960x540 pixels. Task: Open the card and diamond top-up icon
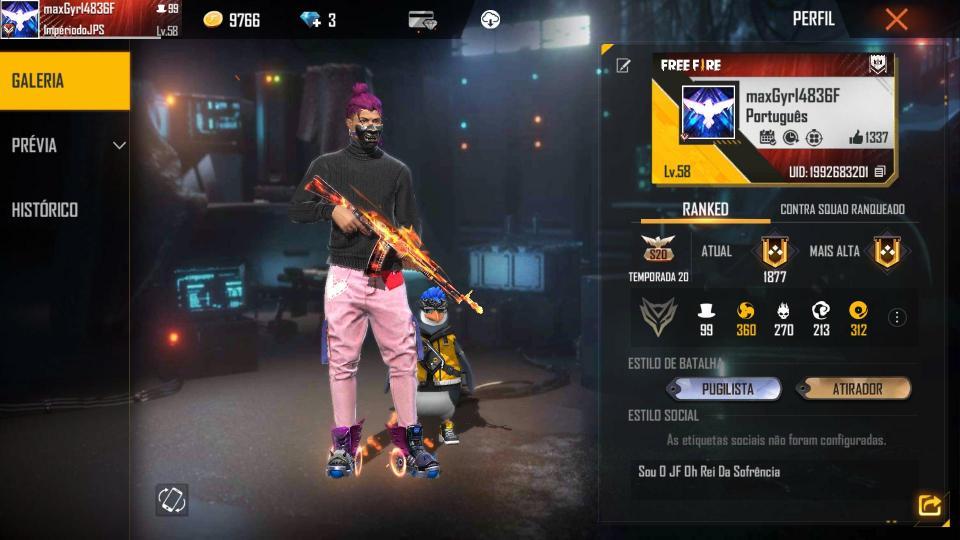(422, 20)
